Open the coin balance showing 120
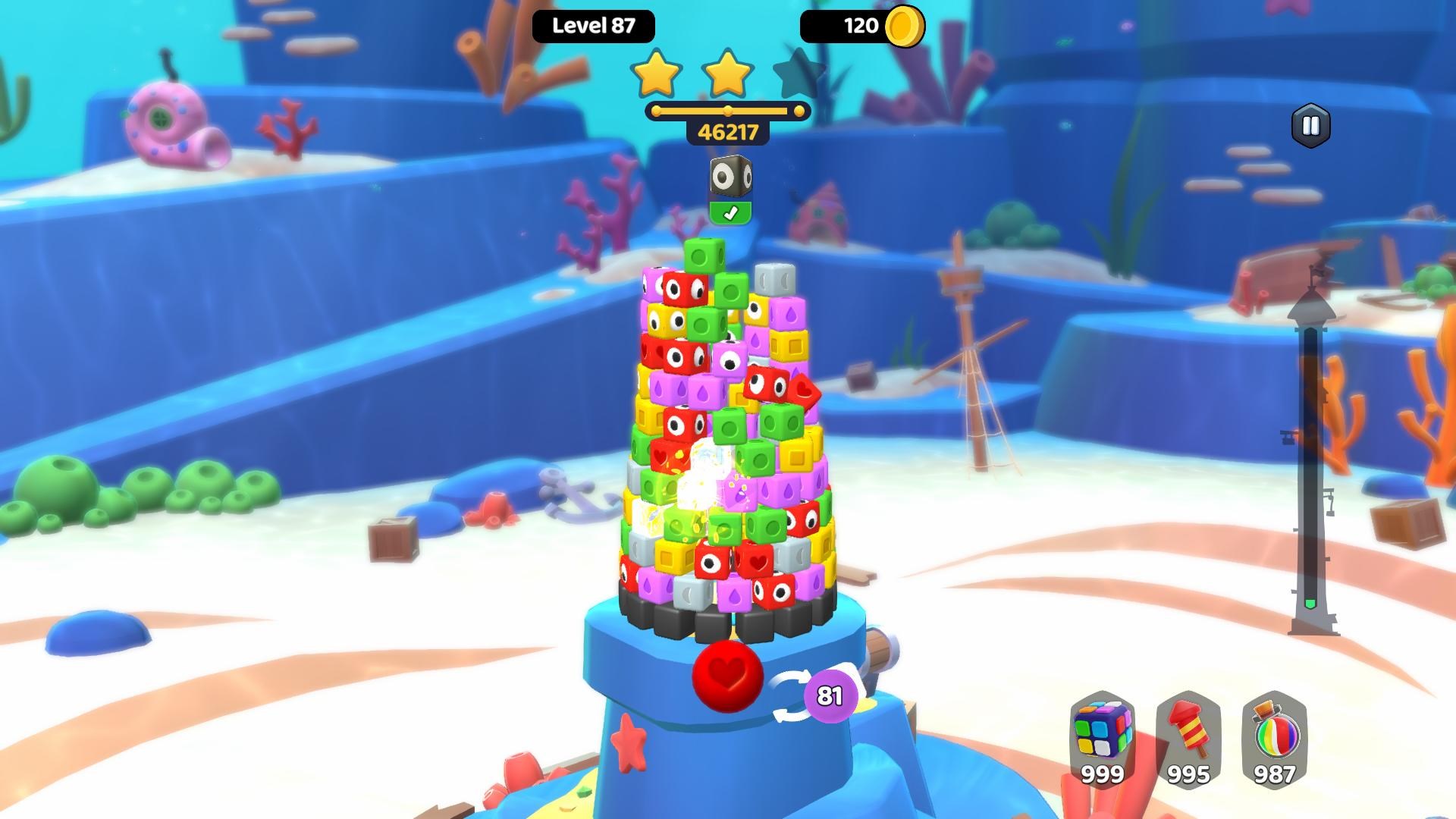Screen dimensions: 1456x819 point(862,27)
